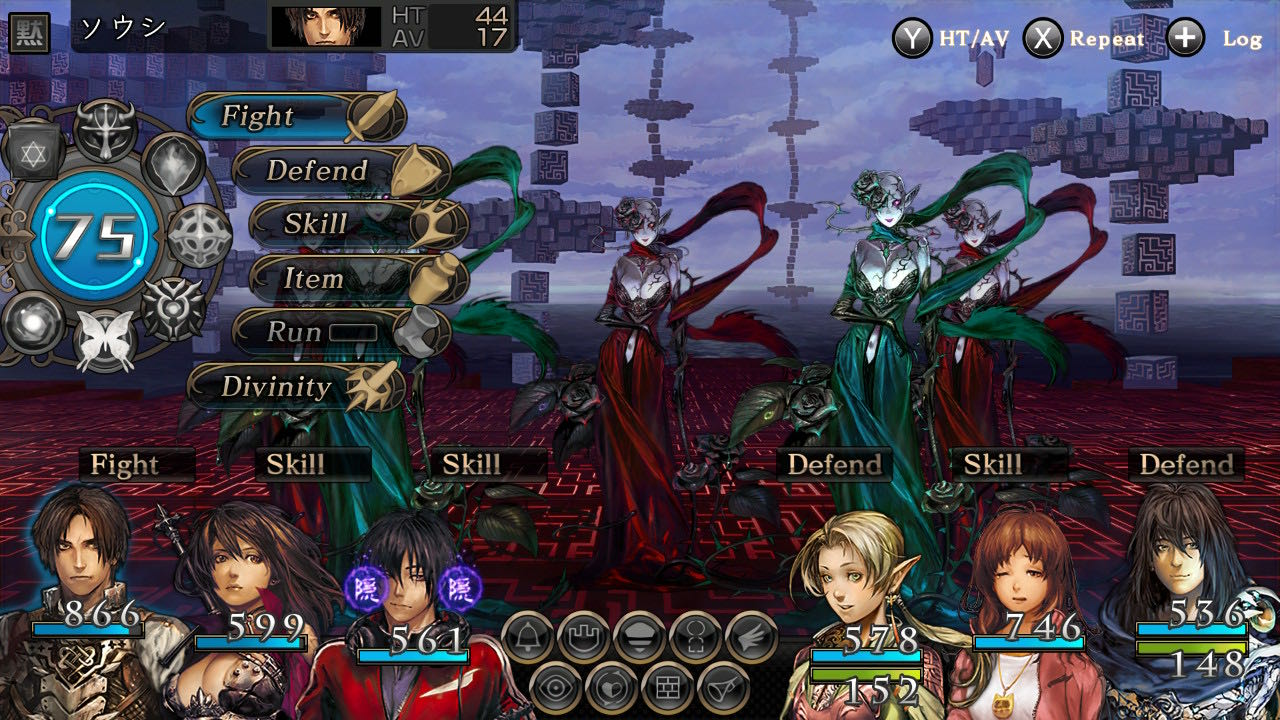Click the wing icon

pyautogui.click(x=751, y=637)
